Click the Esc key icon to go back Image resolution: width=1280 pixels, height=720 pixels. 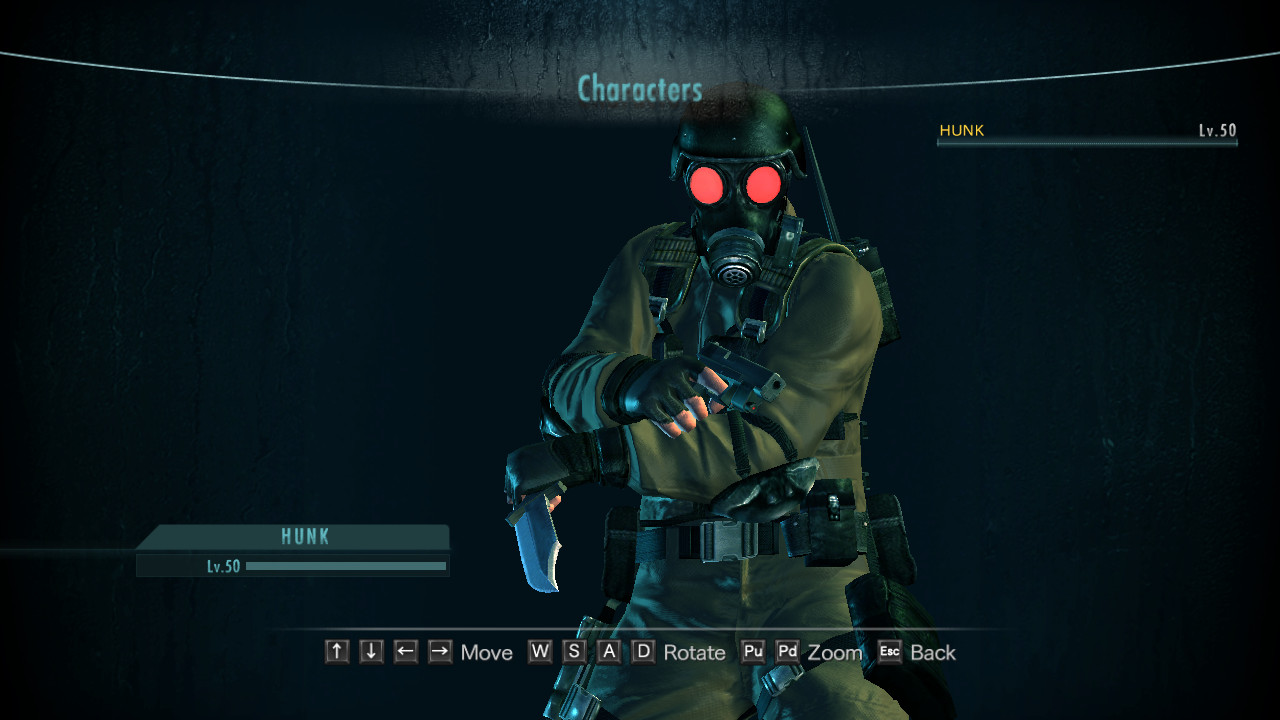888,652
